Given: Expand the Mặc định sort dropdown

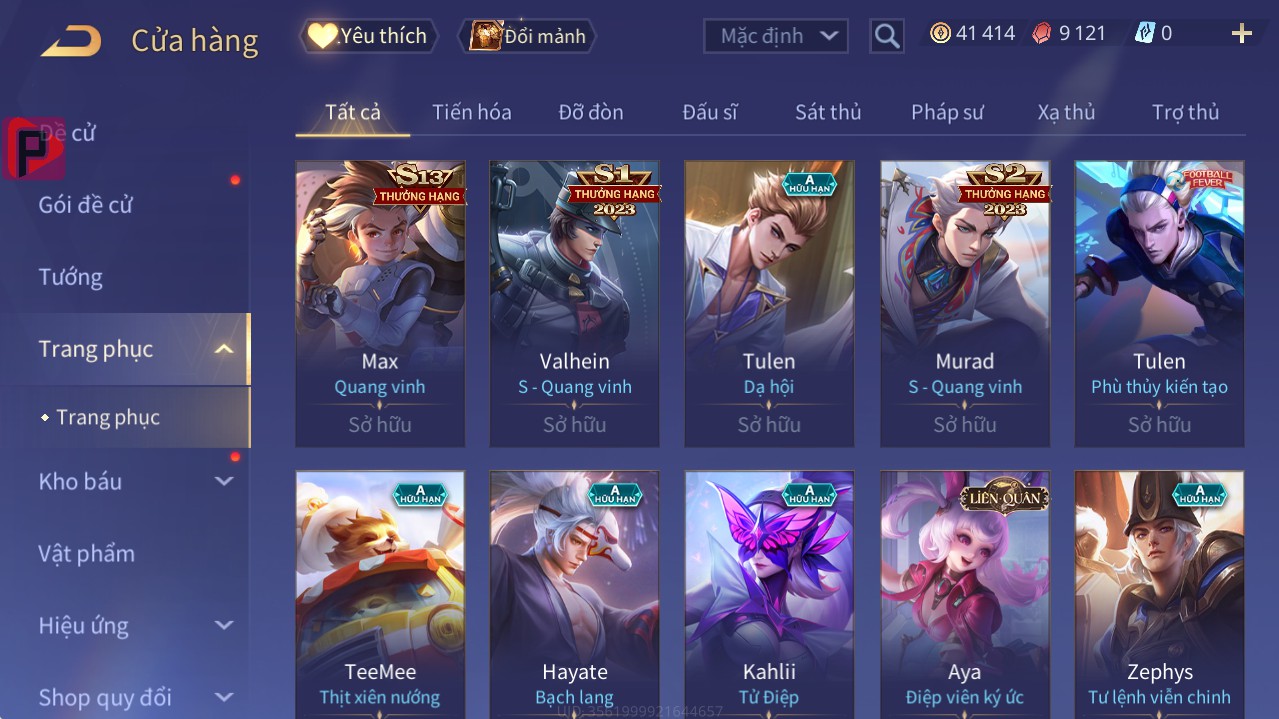Looking at the screenshot, I should (x=776, y=36).
